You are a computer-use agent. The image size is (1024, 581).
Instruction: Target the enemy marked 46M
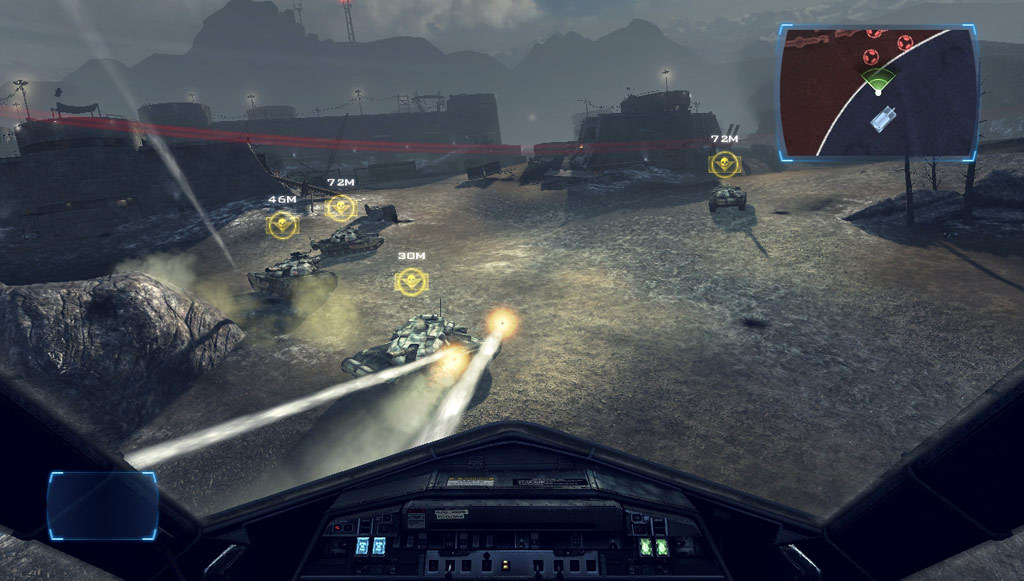pos(282,224)
